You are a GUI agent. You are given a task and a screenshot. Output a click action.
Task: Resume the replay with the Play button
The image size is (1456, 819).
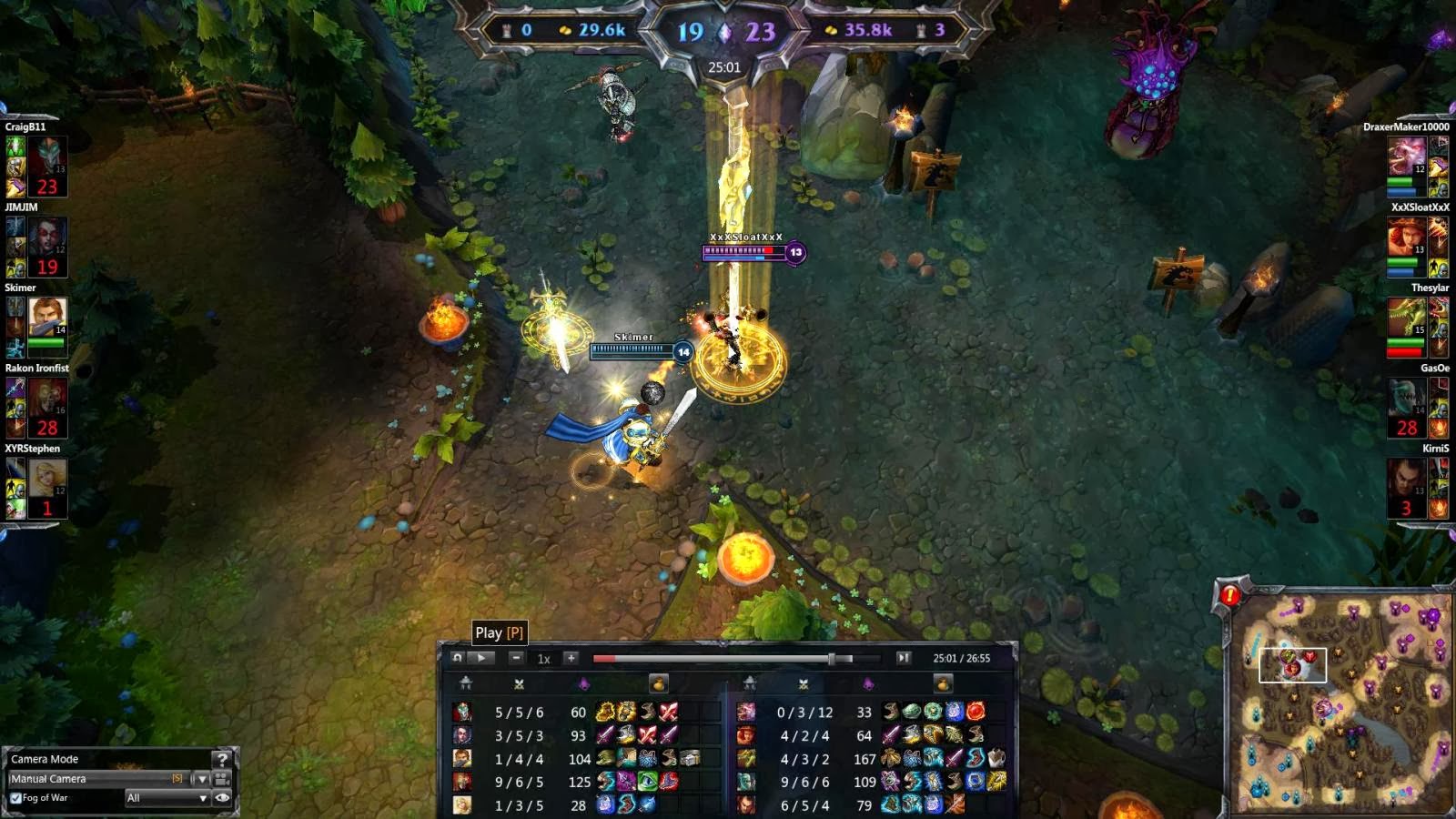pyautogui.click(x=480, y=656)
